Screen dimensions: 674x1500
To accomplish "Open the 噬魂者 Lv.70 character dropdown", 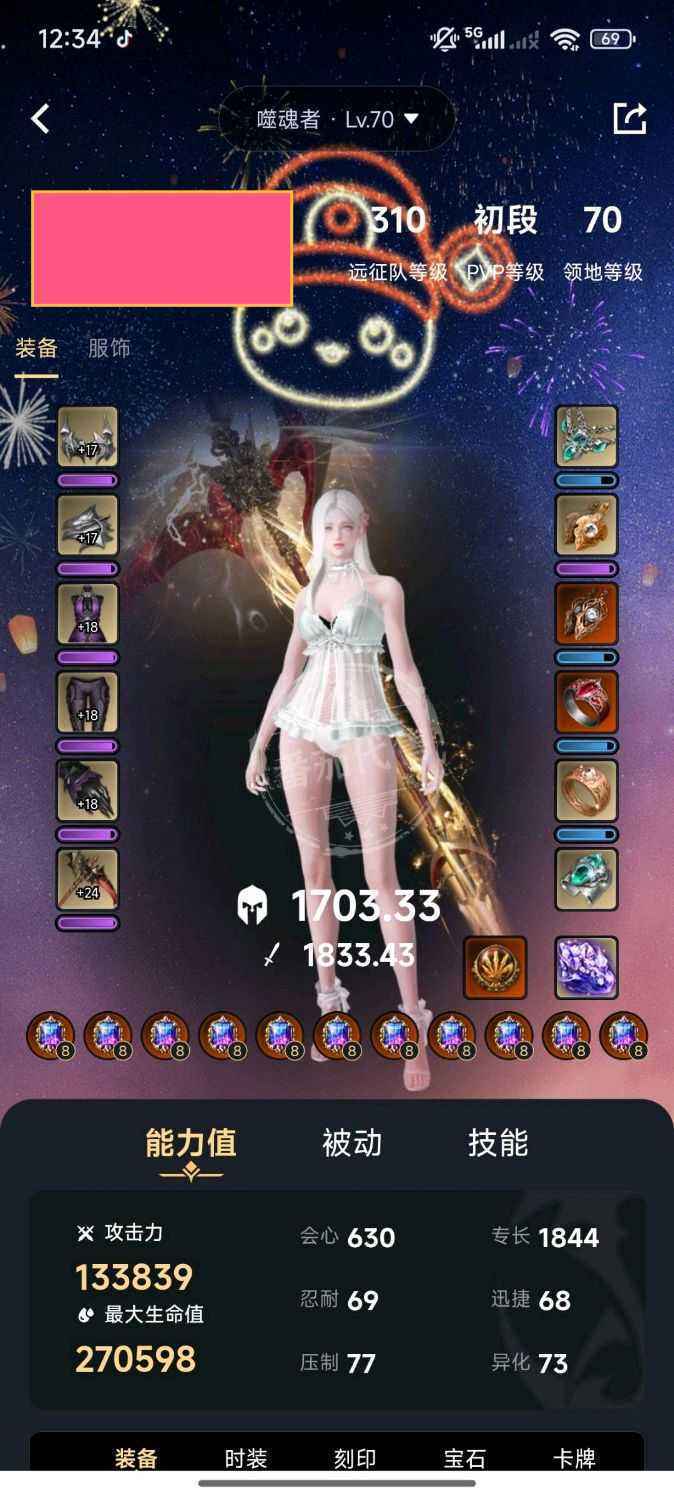I will click(337, 119).
